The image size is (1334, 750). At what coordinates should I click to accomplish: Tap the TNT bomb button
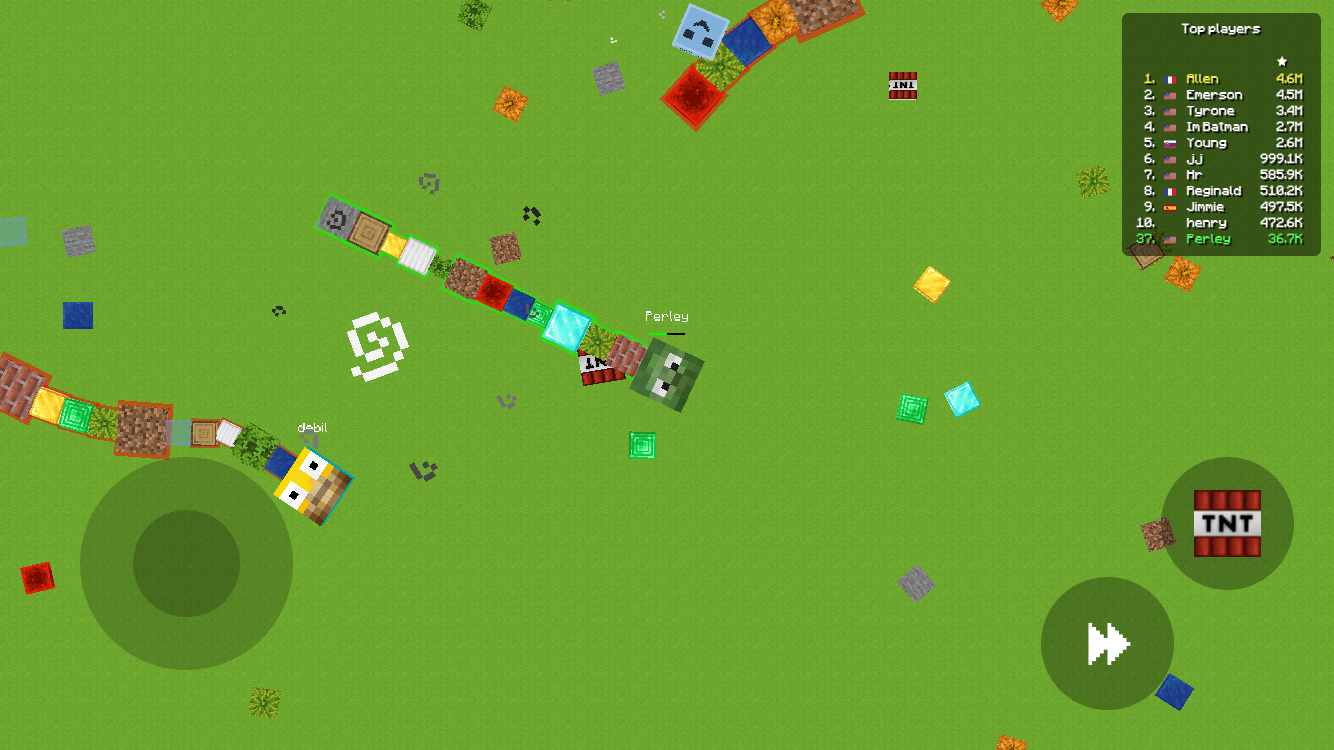point(1227,522)
